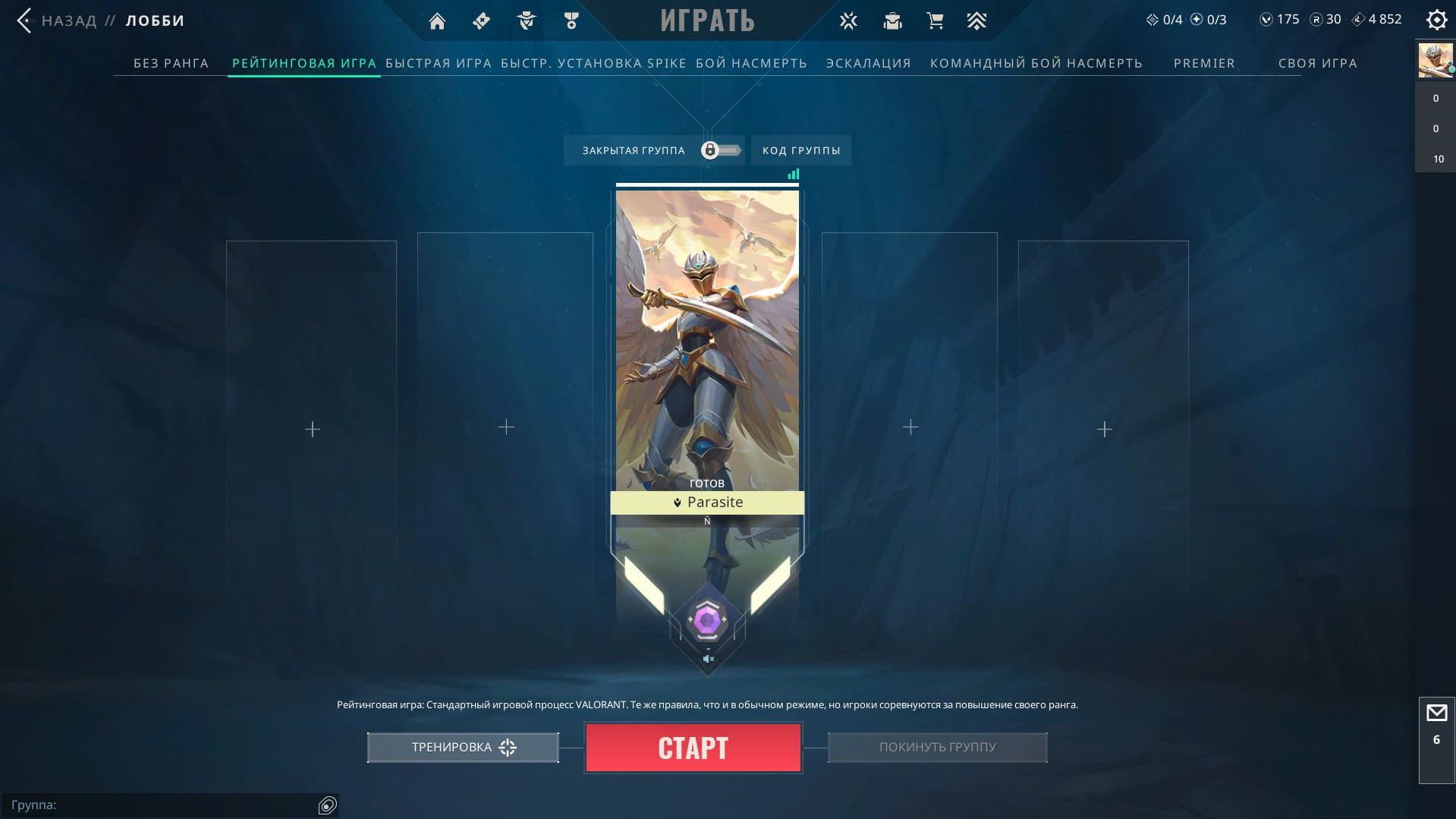This screenshot has width=1456, height=819.
Task: Generate a КОД ГРУППЫ party code
Action: (801, 150)
